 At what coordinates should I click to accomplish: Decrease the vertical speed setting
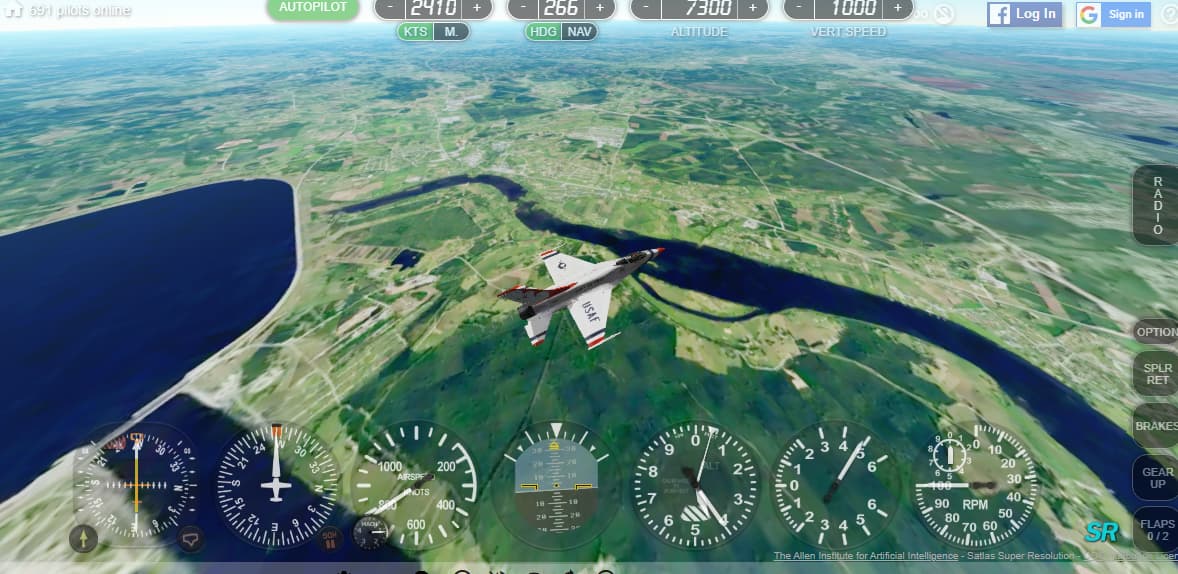tap(799, 7)
